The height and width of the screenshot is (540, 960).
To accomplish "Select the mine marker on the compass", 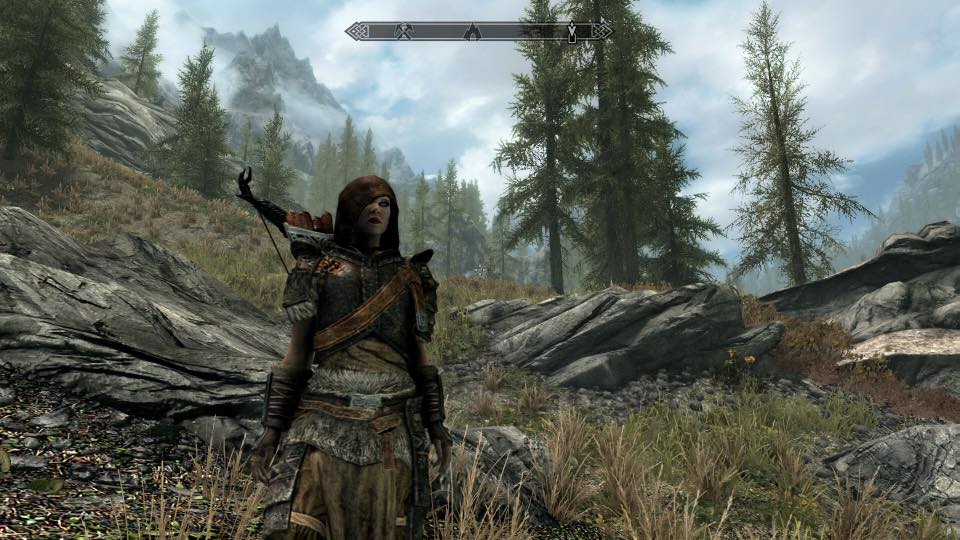I will [x=404, y=32].
